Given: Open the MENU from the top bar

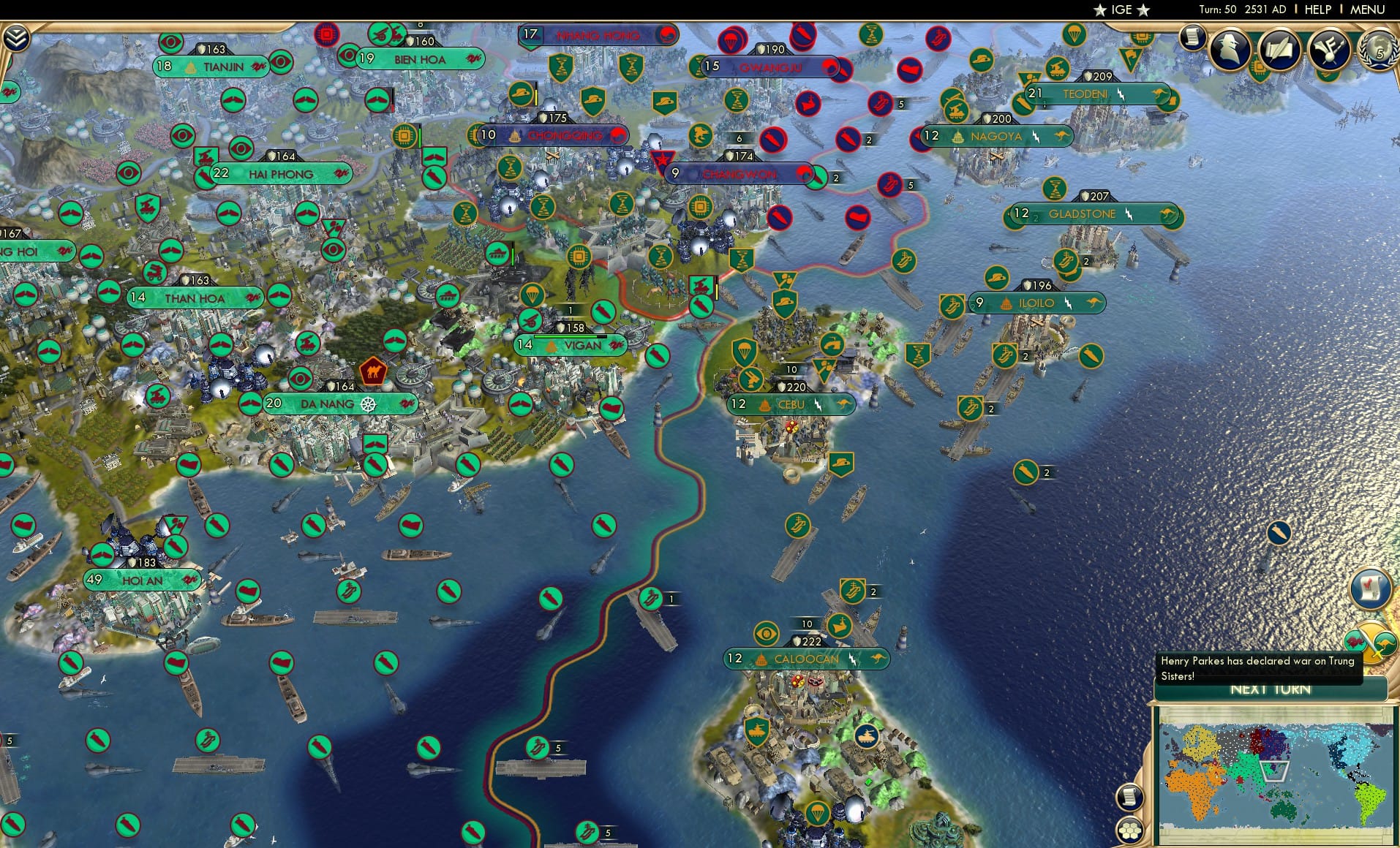Looking at the screenshot, I should point(1367,10).
